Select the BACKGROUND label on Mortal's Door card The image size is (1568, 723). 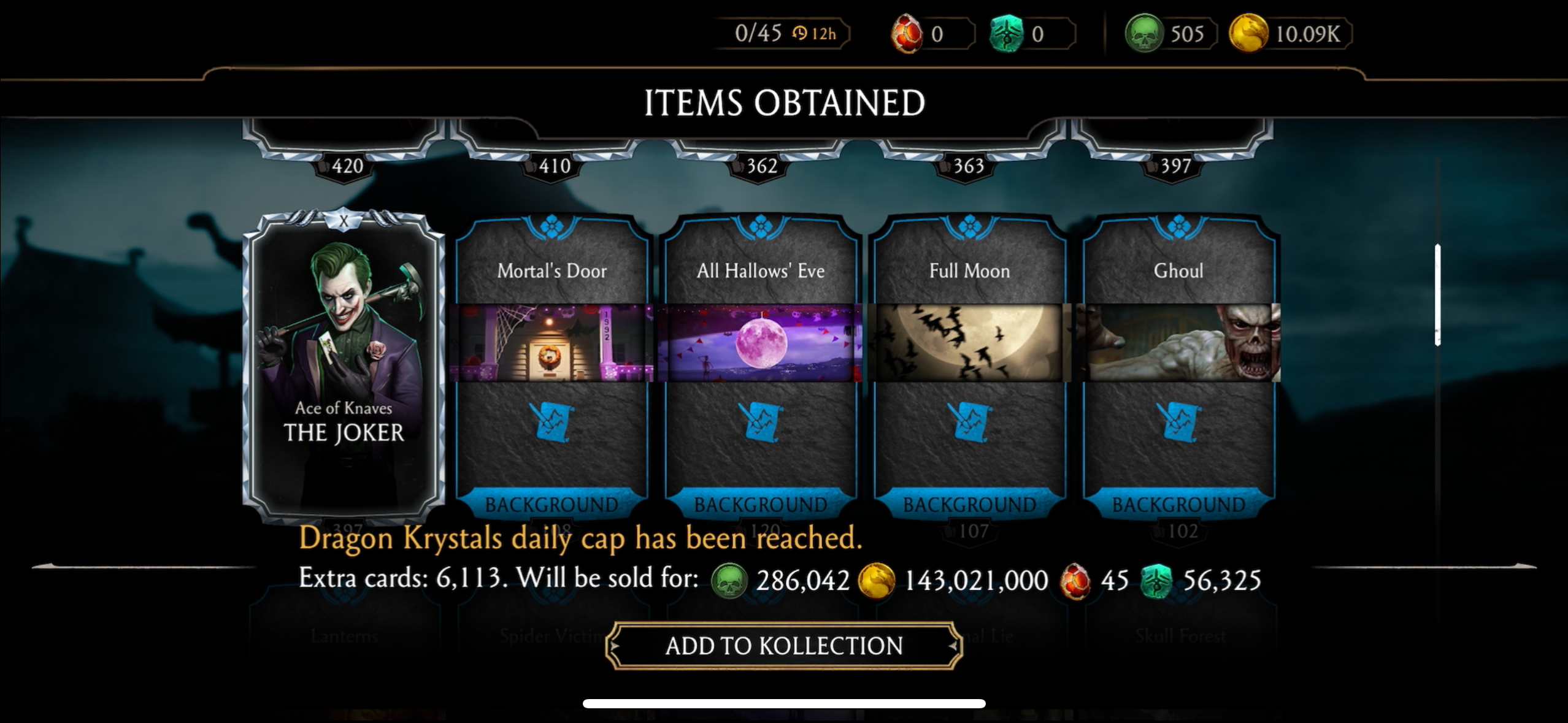pos(553,504)
